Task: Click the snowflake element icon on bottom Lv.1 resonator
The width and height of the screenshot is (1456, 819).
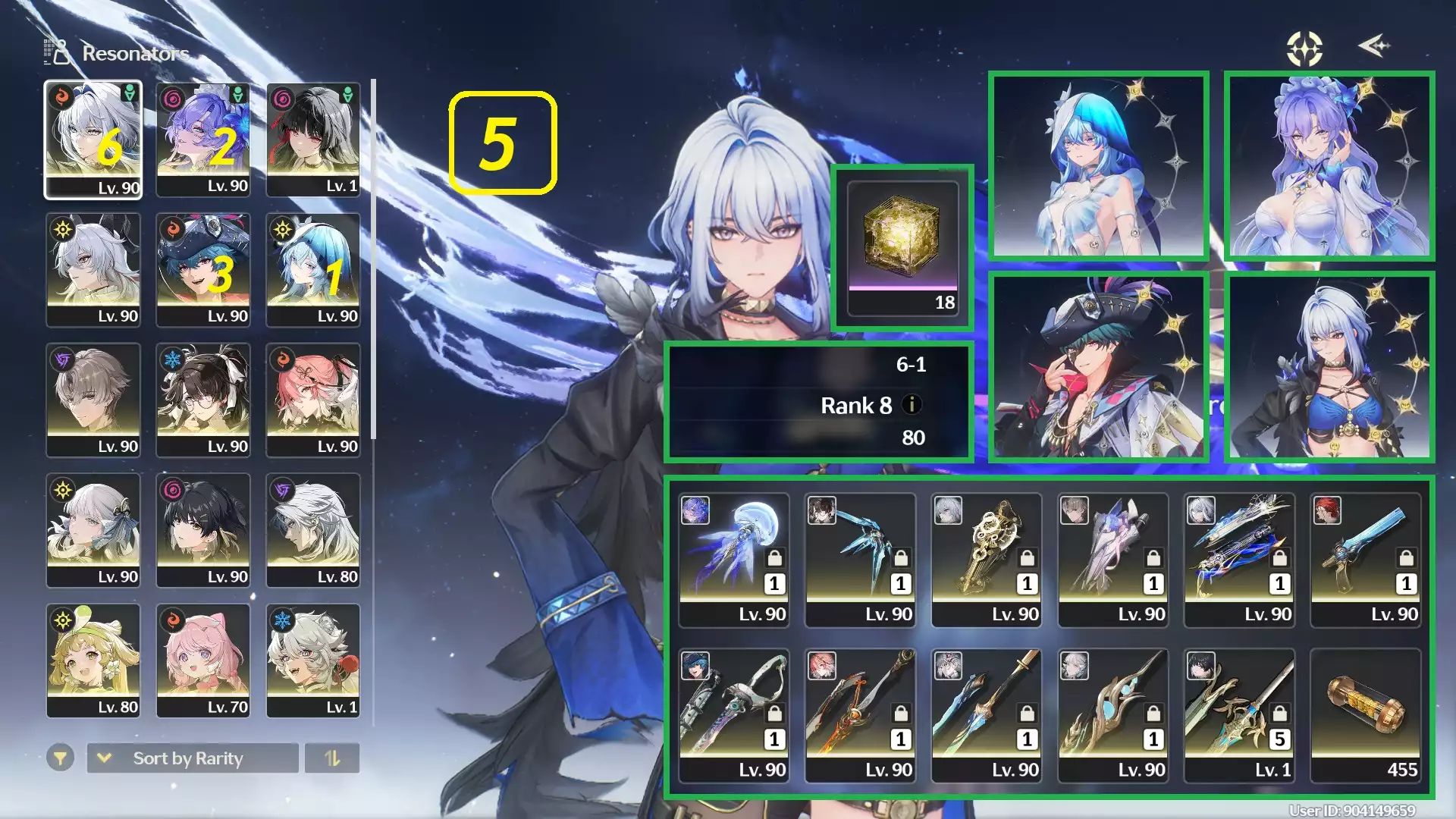Action: pyautogui.click(x=282, y=620)
